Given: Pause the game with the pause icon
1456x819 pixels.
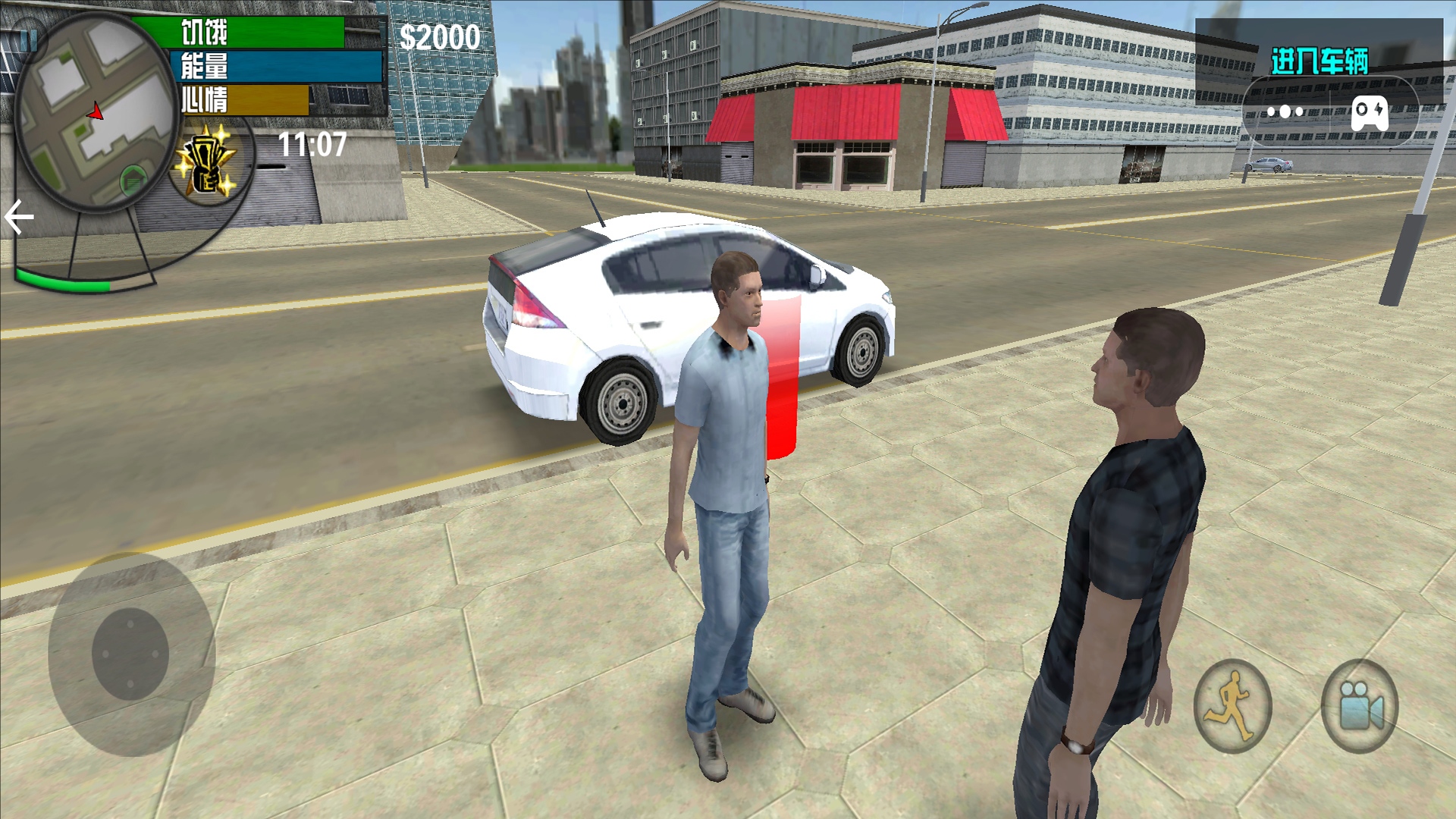Looking at the screenshot, I should pos(29,39).
